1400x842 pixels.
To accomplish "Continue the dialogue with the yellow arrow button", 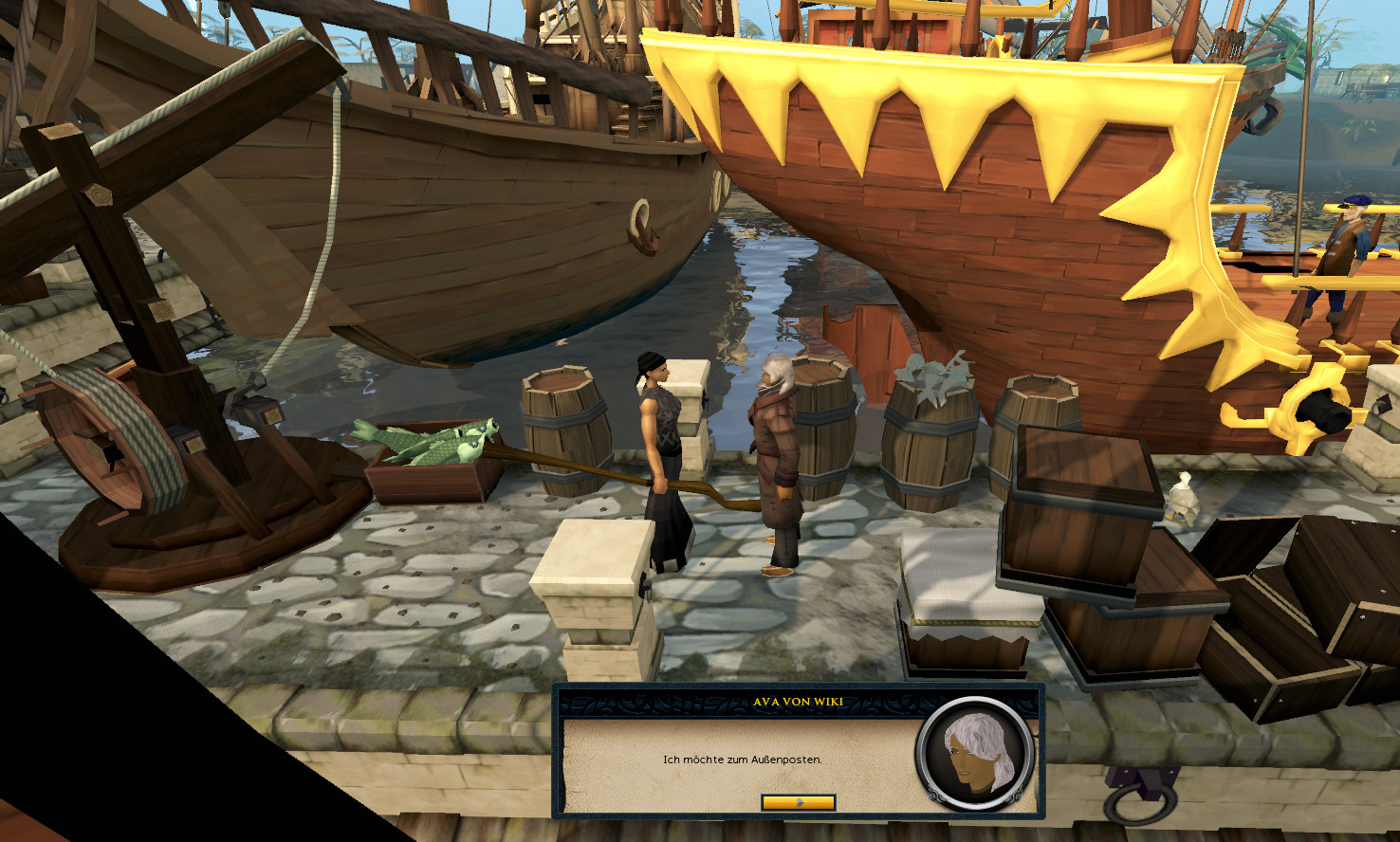I will (x=798, y=802).
